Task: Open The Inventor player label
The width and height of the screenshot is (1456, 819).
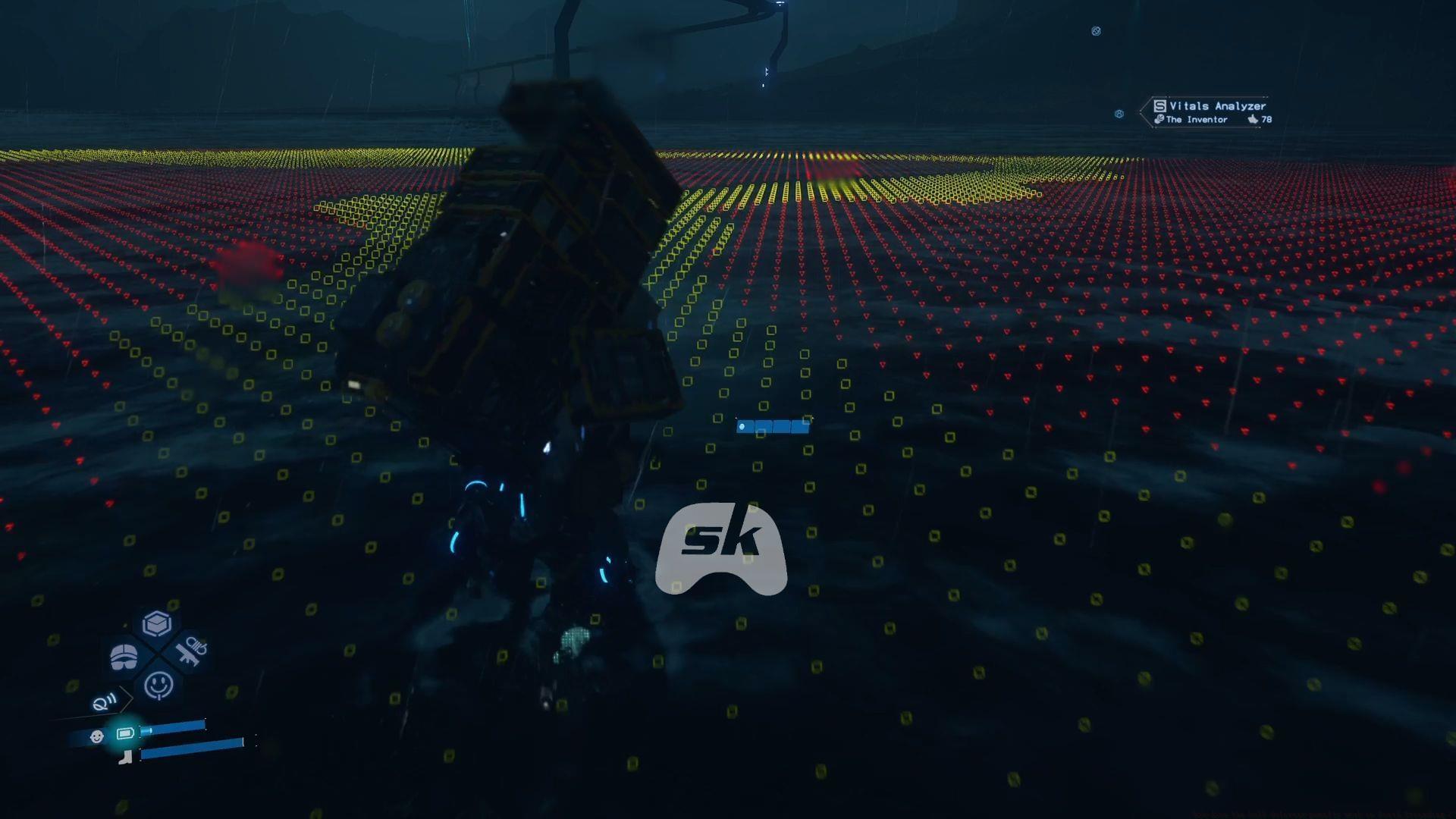Action: pyautogui.click(x=1197, y=119)
